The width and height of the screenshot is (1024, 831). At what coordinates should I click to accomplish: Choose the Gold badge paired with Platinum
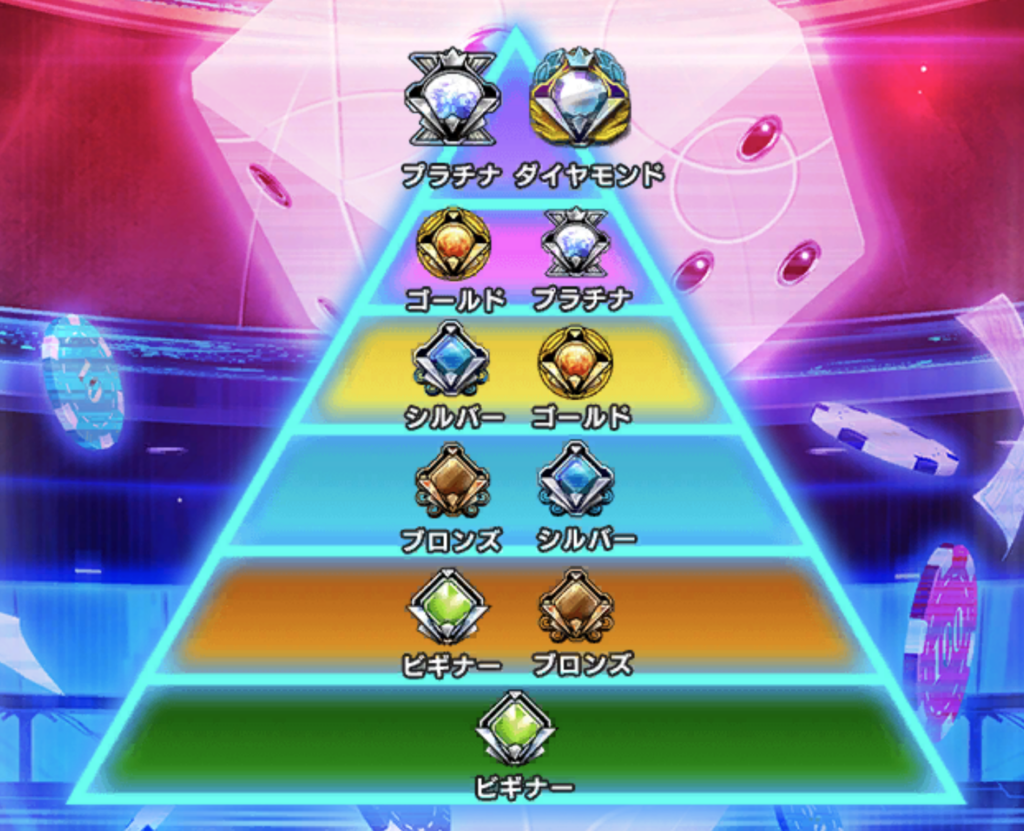point(453,244)
